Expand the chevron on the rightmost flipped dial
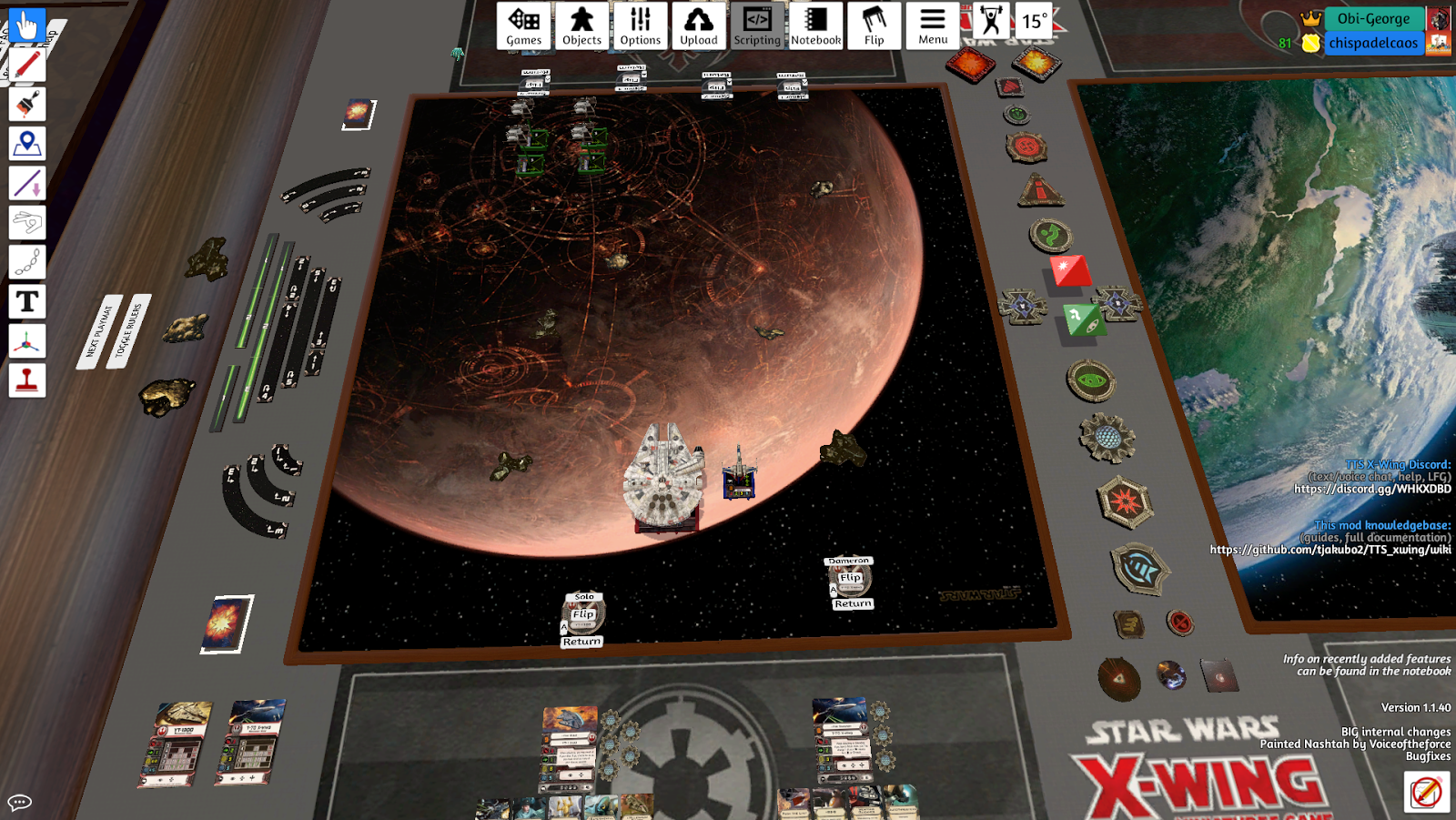Viewport: 1456px width, 820px height. pyautogui.click(x=804, y=82)
